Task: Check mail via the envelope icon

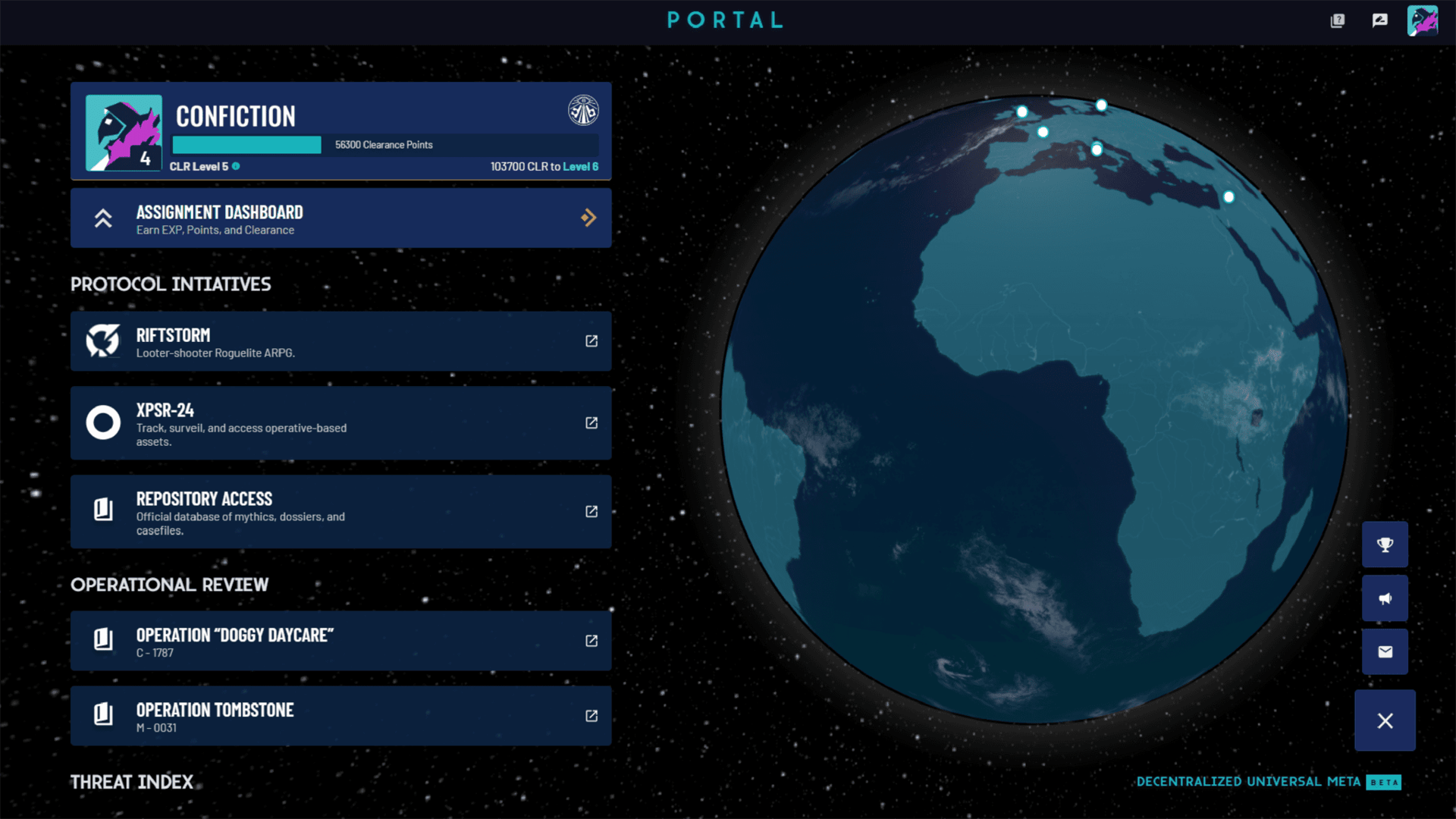Action: 1385,651
